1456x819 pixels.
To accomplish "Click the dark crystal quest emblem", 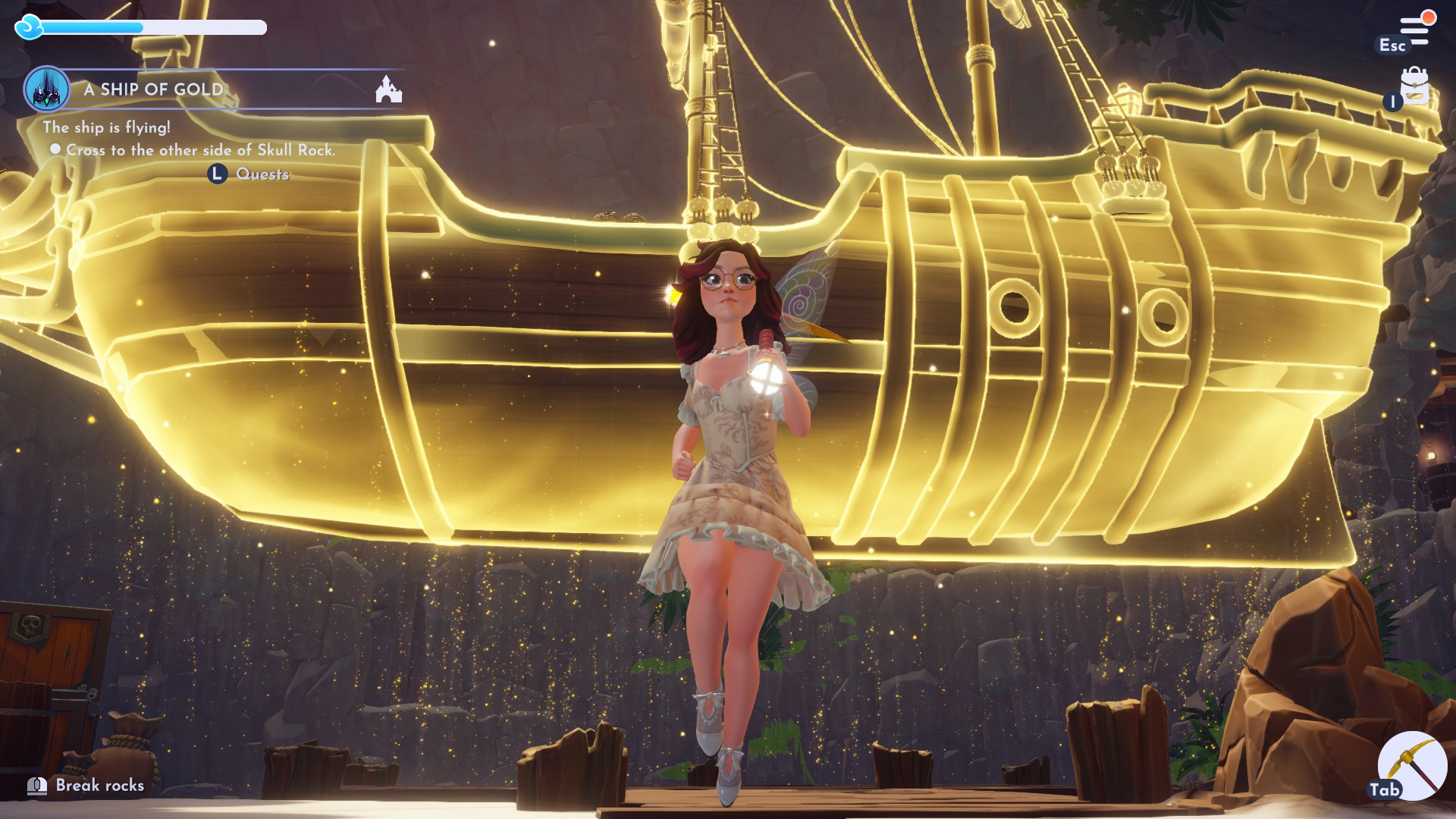I will click(47, 89).
